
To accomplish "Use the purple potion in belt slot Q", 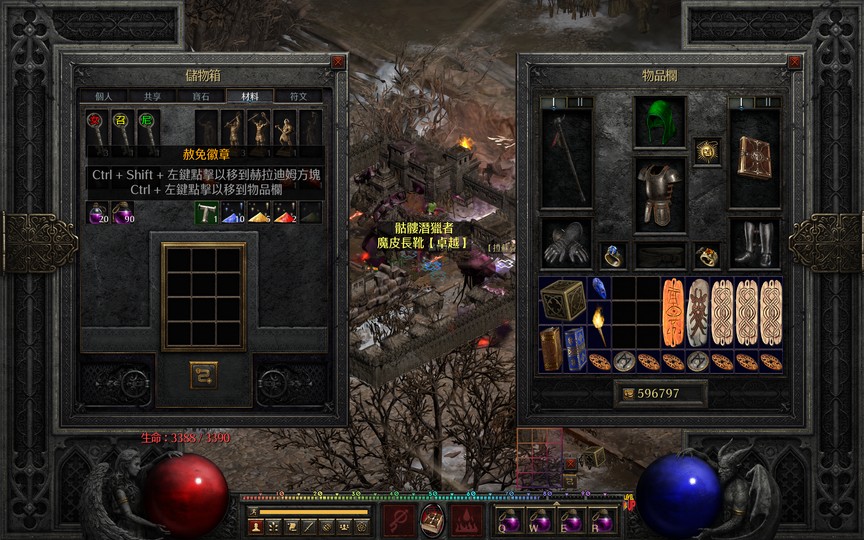I will 506,521.
